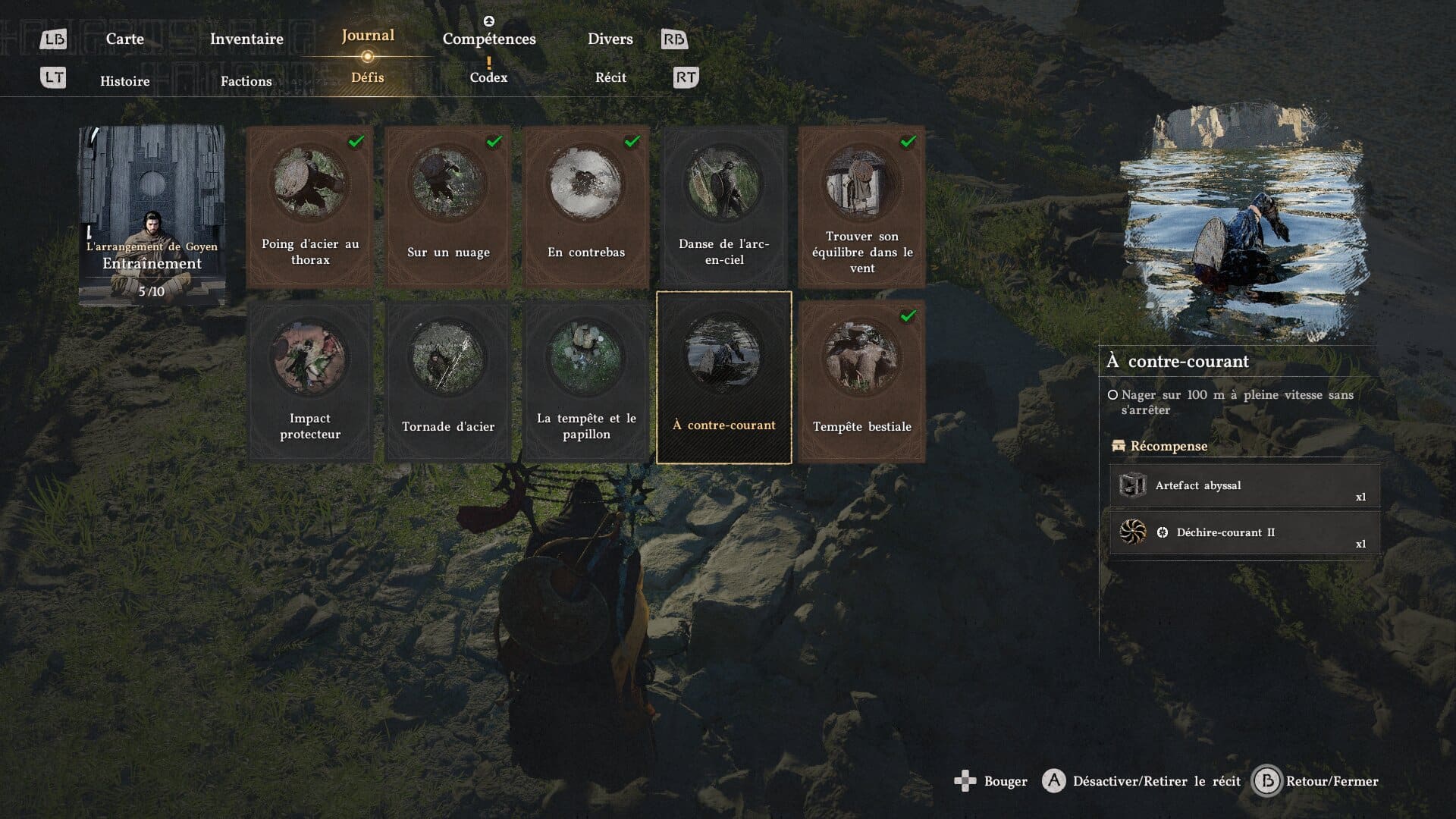Select the Entraînement challenge category card
The height and width of the screenshot is (819, 1456).
coord(152,215)
